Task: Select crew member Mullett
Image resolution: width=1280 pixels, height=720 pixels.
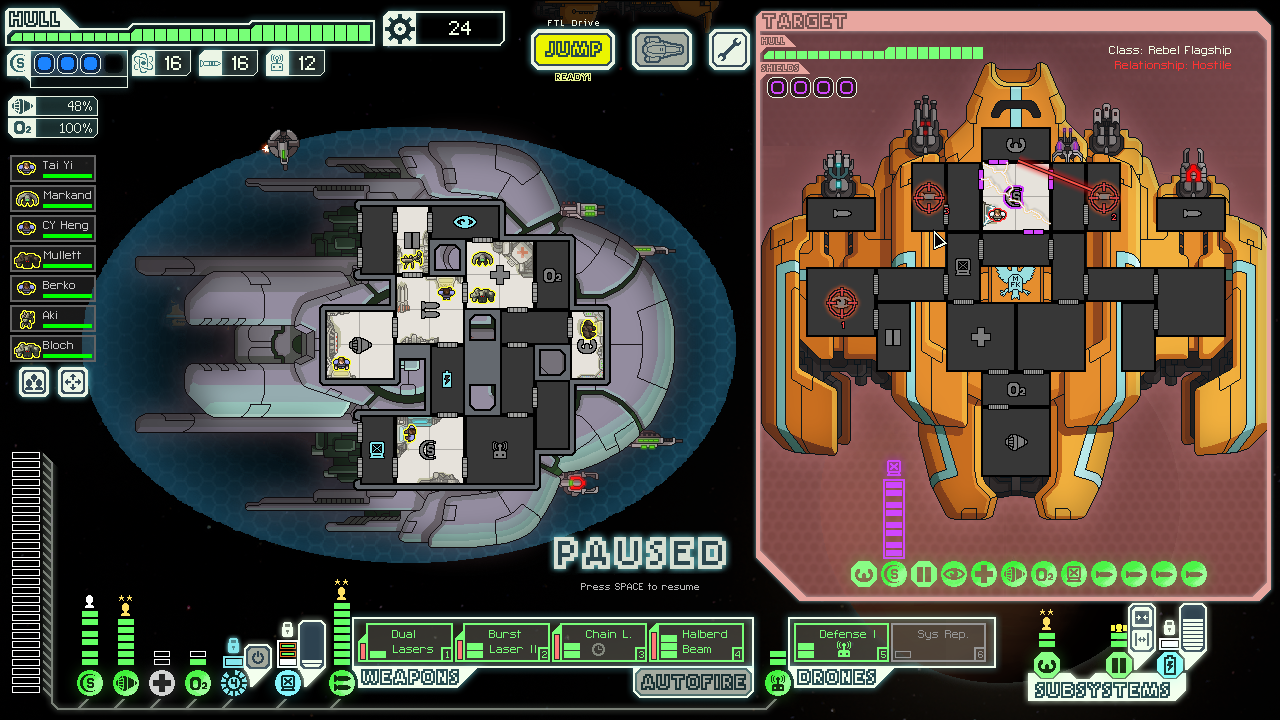Action: [54, 259]
